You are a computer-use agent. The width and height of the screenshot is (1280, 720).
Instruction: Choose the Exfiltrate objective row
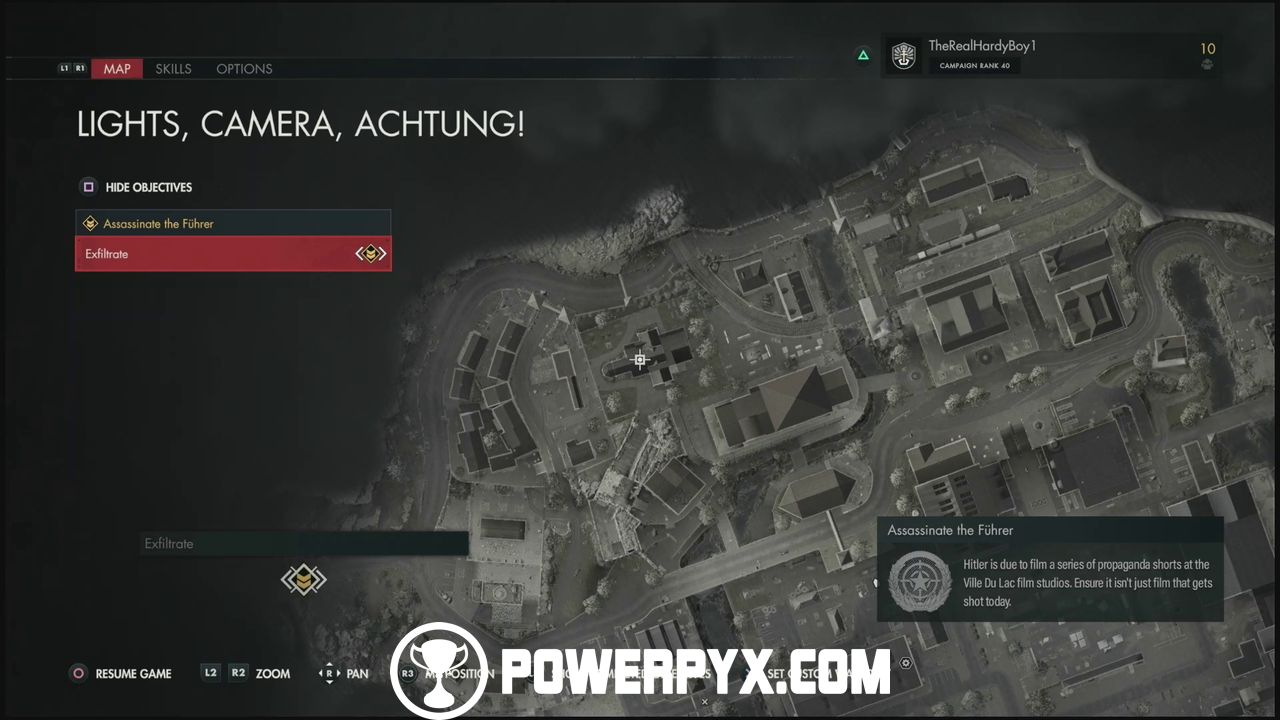pos(233,254)
